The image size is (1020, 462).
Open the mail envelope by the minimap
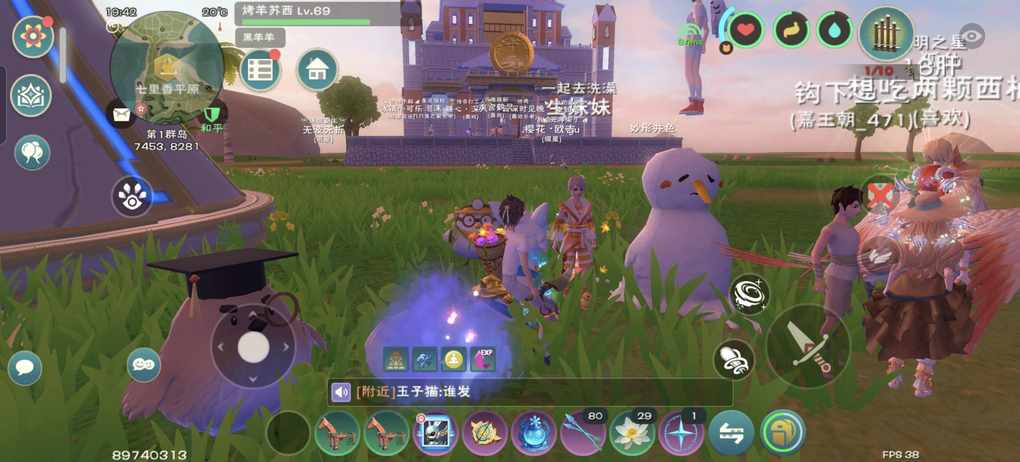point(122,115)
